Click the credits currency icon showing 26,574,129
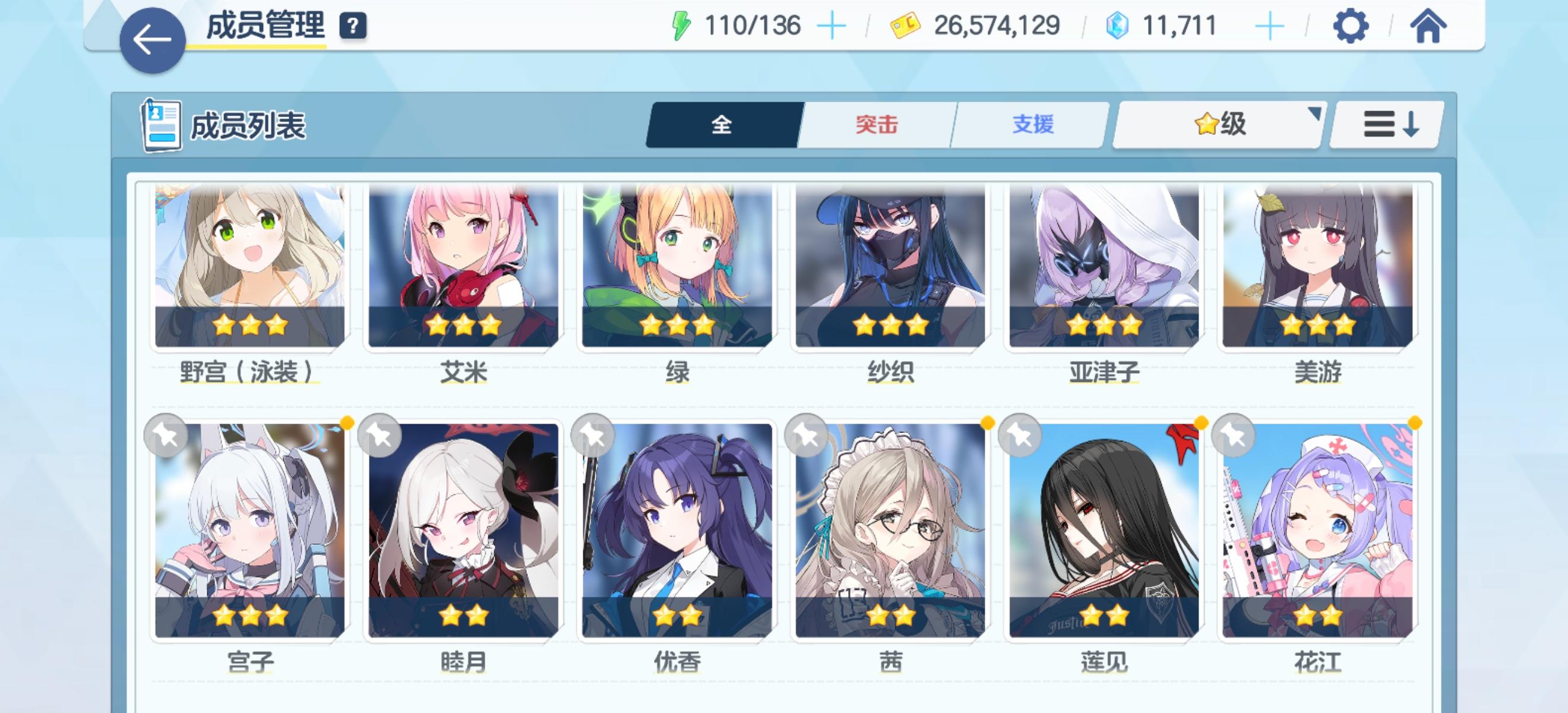The width and height of the screenshot is (1568, 713). (x=907, y=25)
